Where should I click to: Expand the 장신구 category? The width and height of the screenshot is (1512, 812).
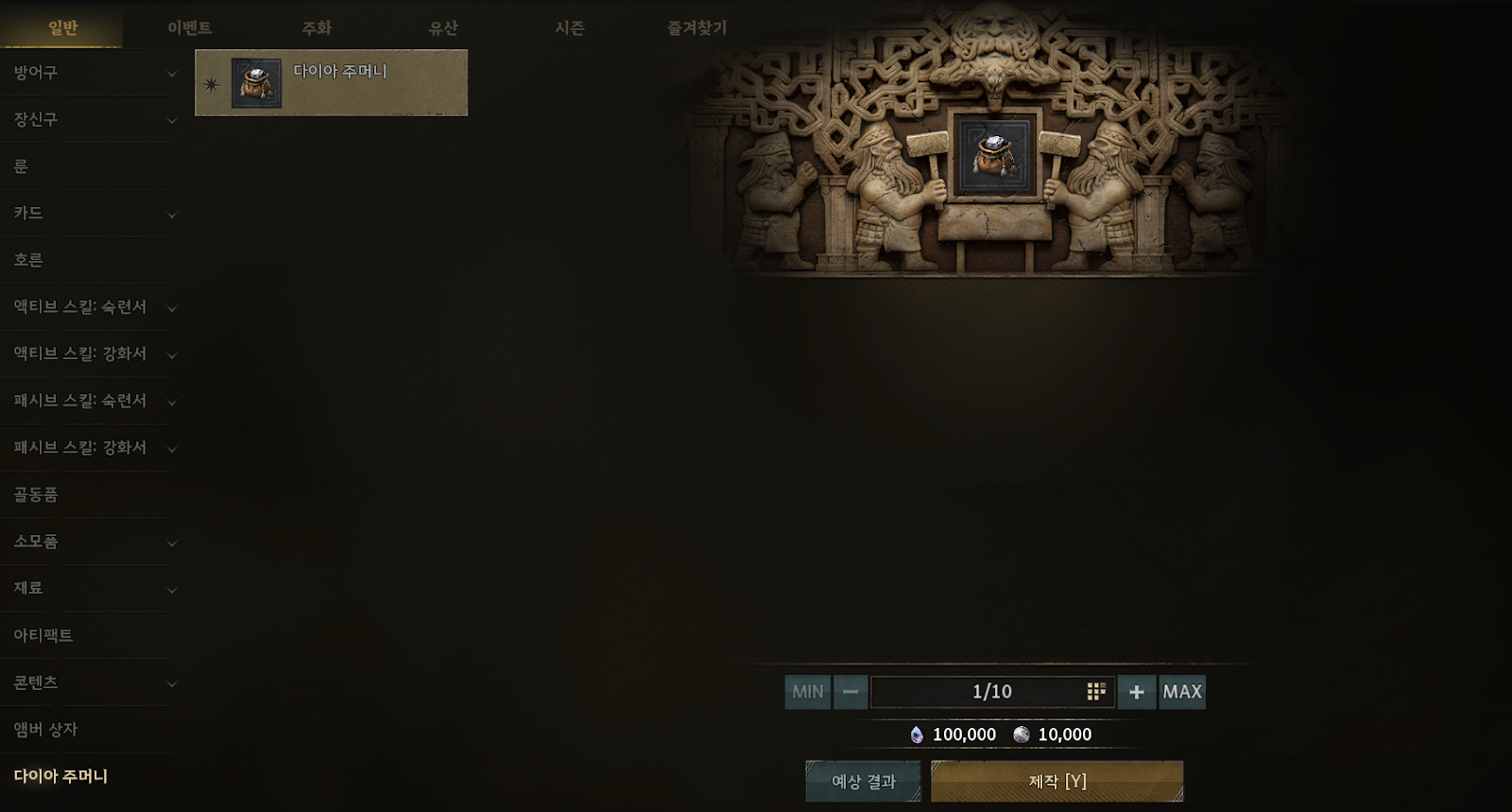point(90,119)
